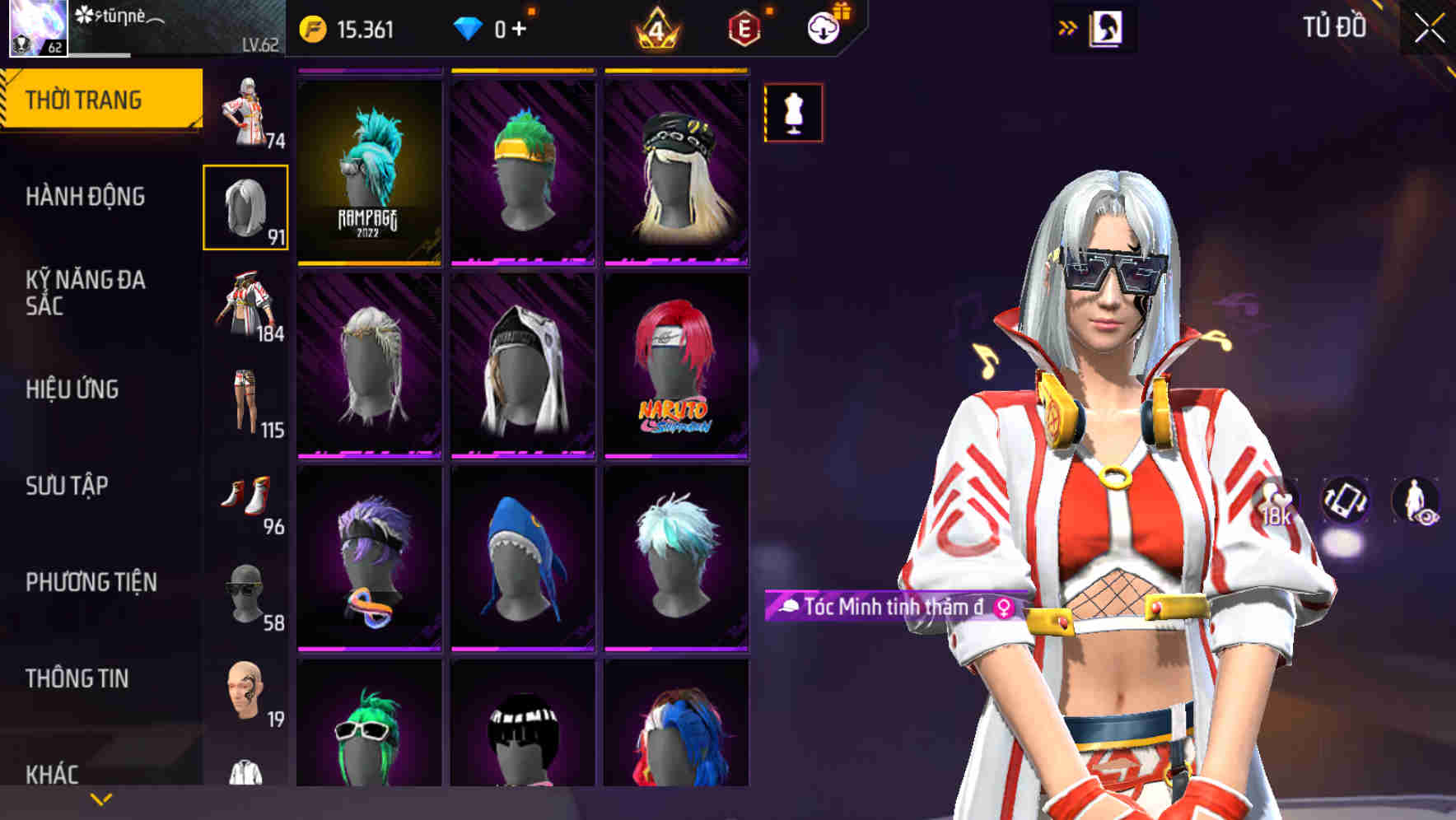
Task: Open the face tattoo category with 19 items
Action: pos(245,693)
